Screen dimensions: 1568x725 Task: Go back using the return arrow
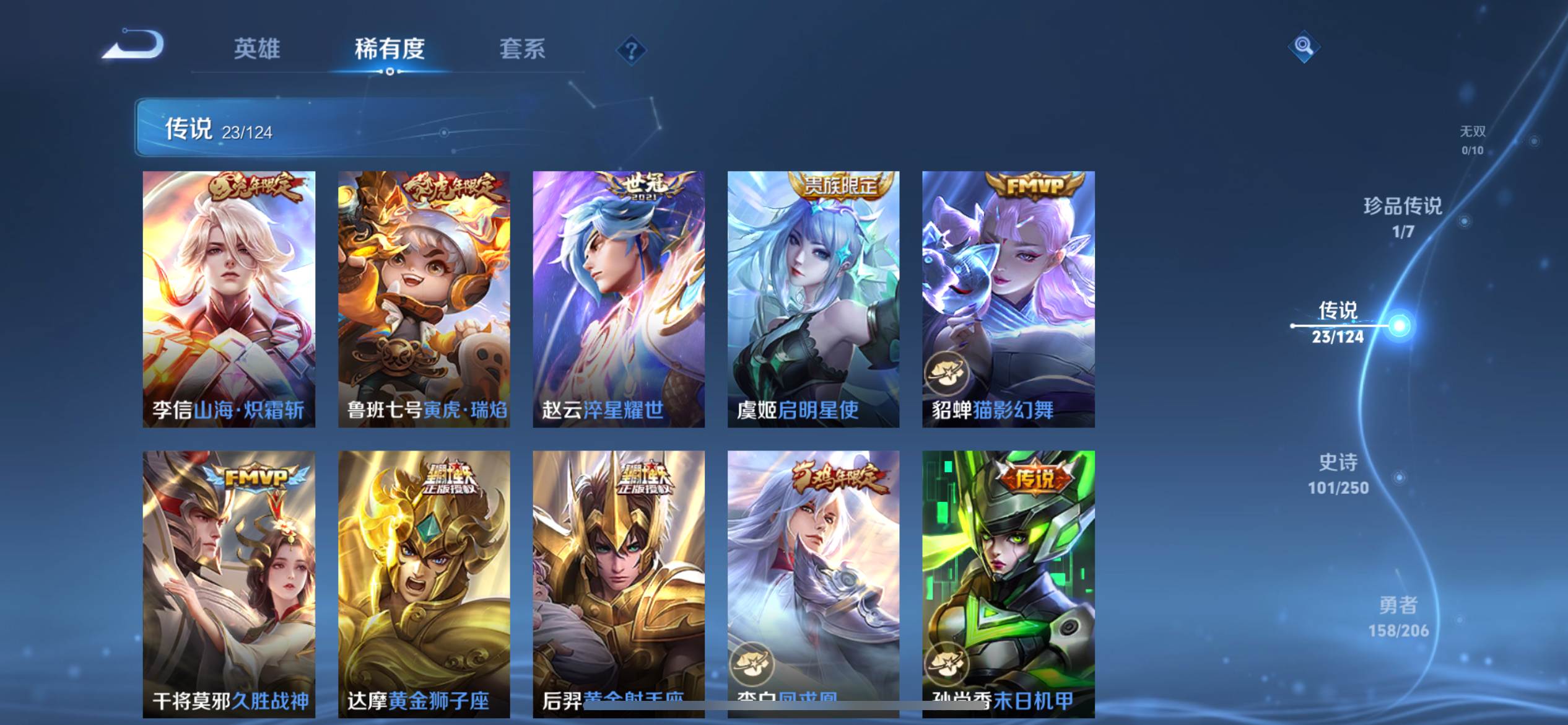(134, 46)
